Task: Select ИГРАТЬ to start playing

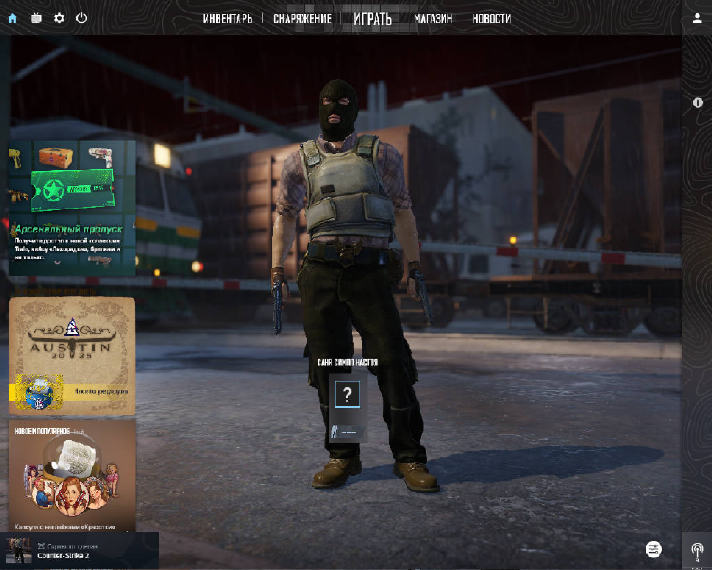Action: coord(372,19)
